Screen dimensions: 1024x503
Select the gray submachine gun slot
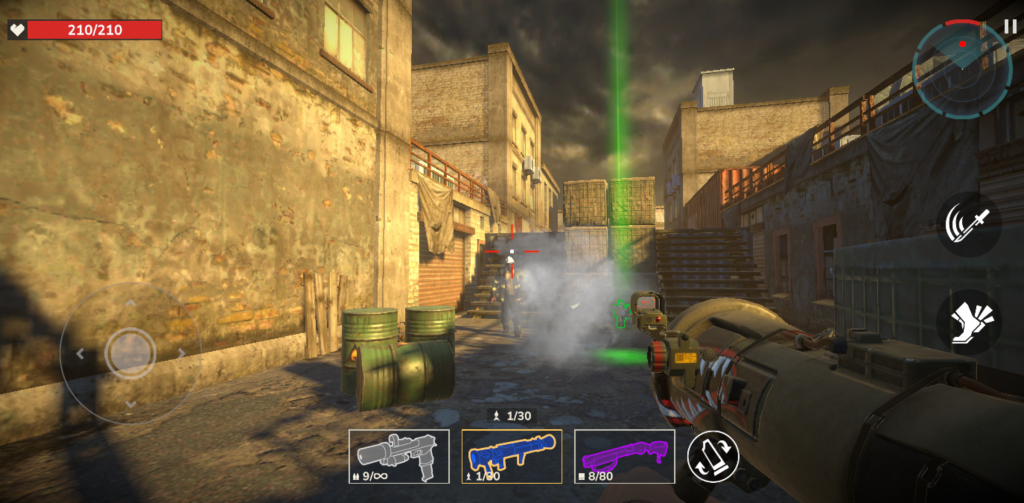click(398, 456)
